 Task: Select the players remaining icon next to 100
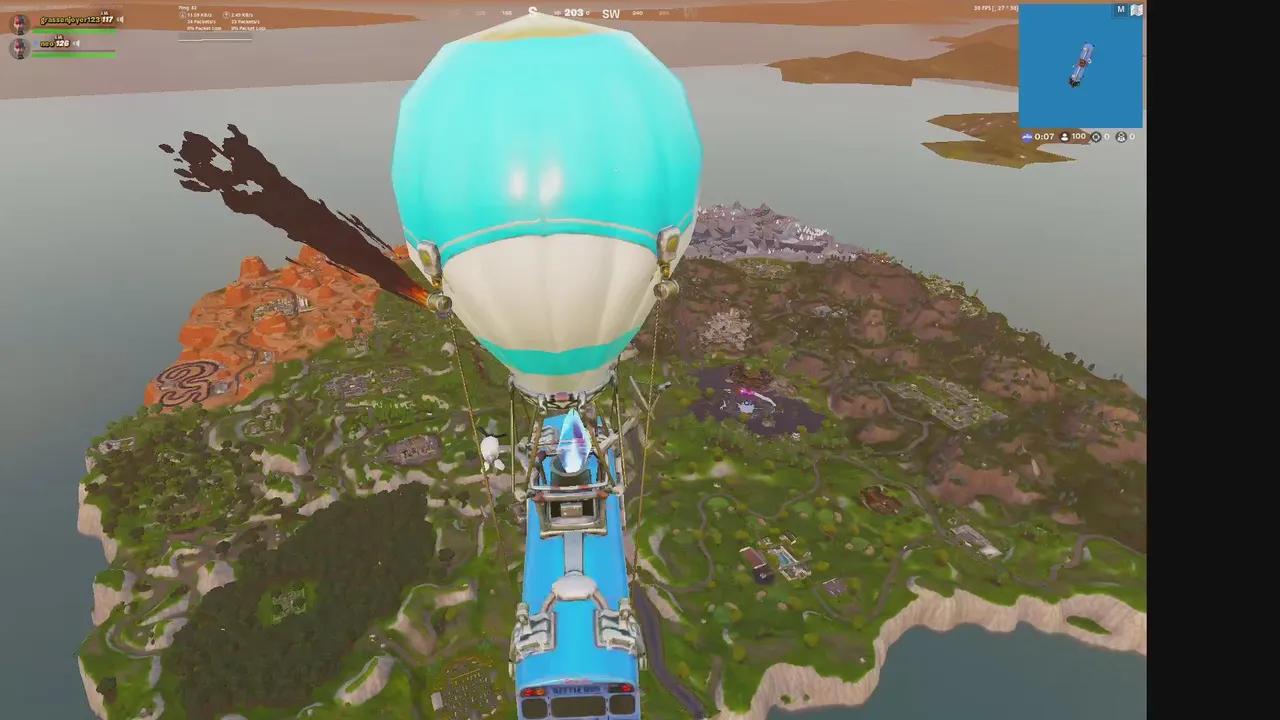click(1065, 137)
